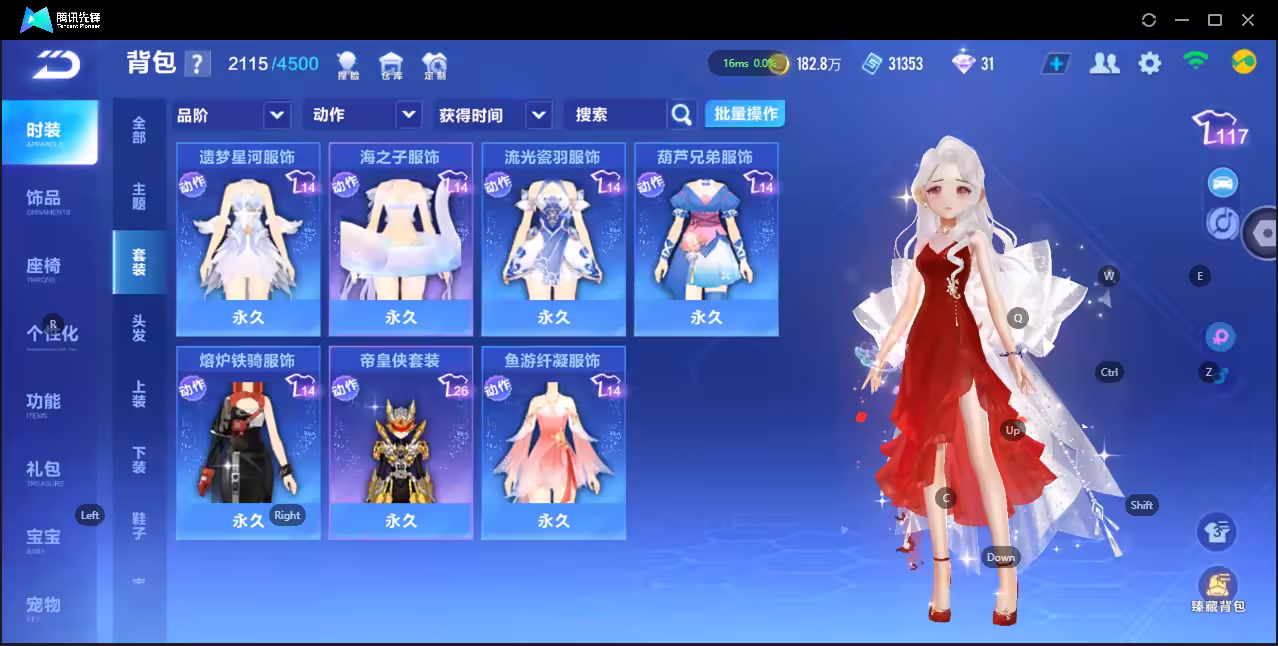Activate the 批量操作 batch button
Image resolution: width=1278 pixels, height=646 pixels.
(745, 114)
